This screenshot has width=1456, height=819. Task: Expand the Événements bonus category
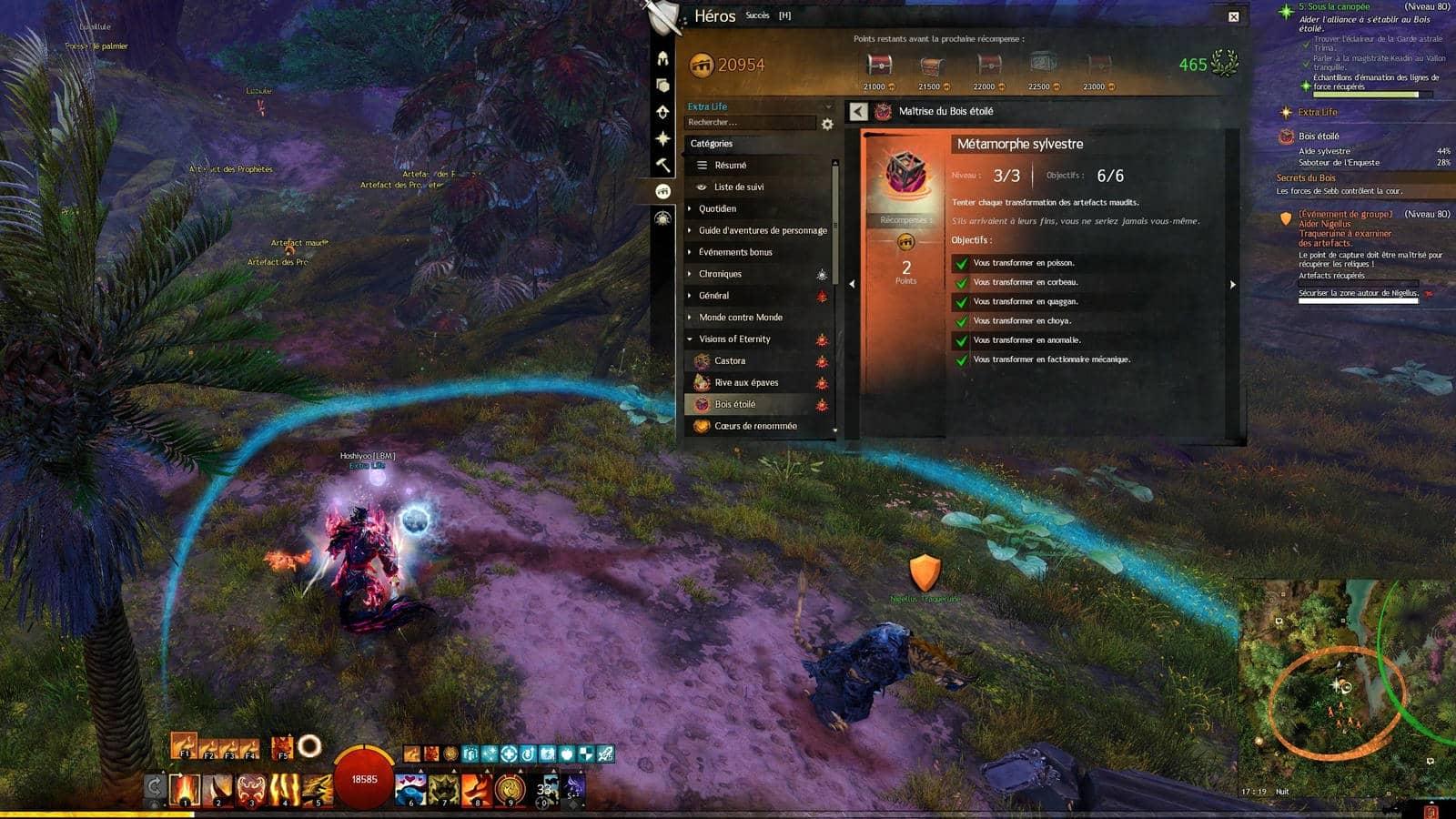pos(734,252)
